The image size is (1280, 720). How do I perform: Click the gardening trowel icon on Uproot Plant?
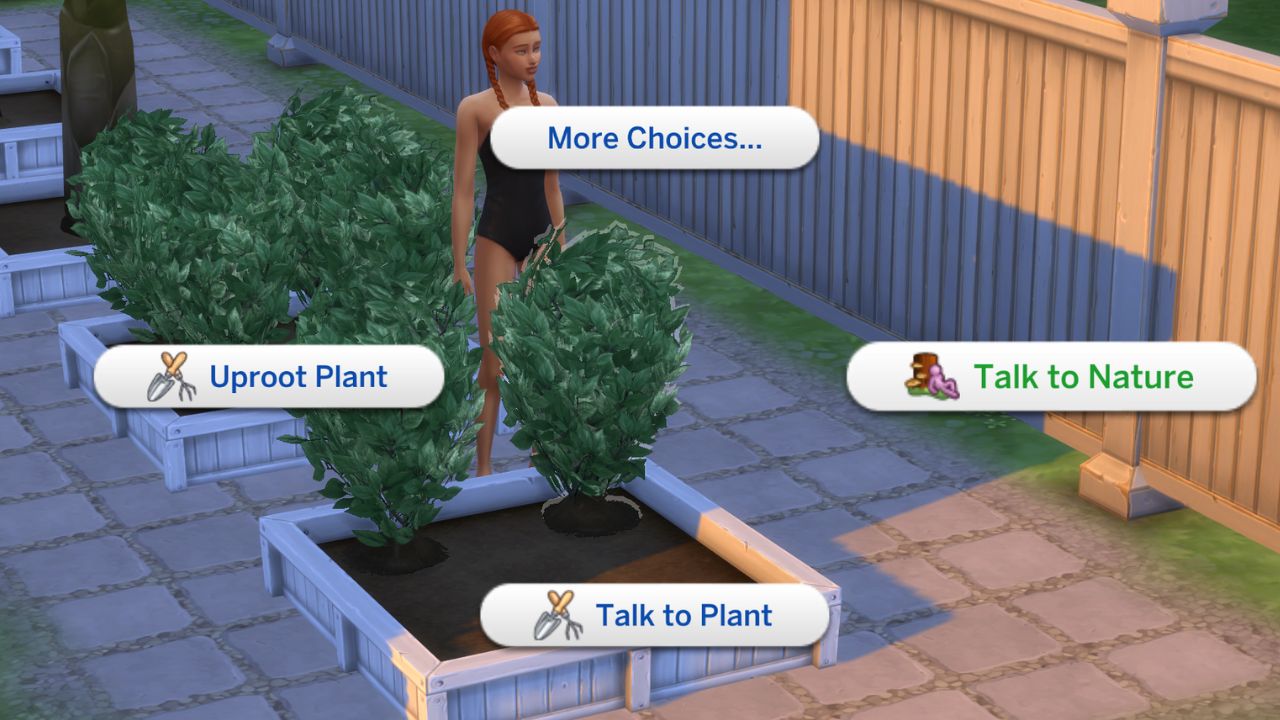pos(160,385)
